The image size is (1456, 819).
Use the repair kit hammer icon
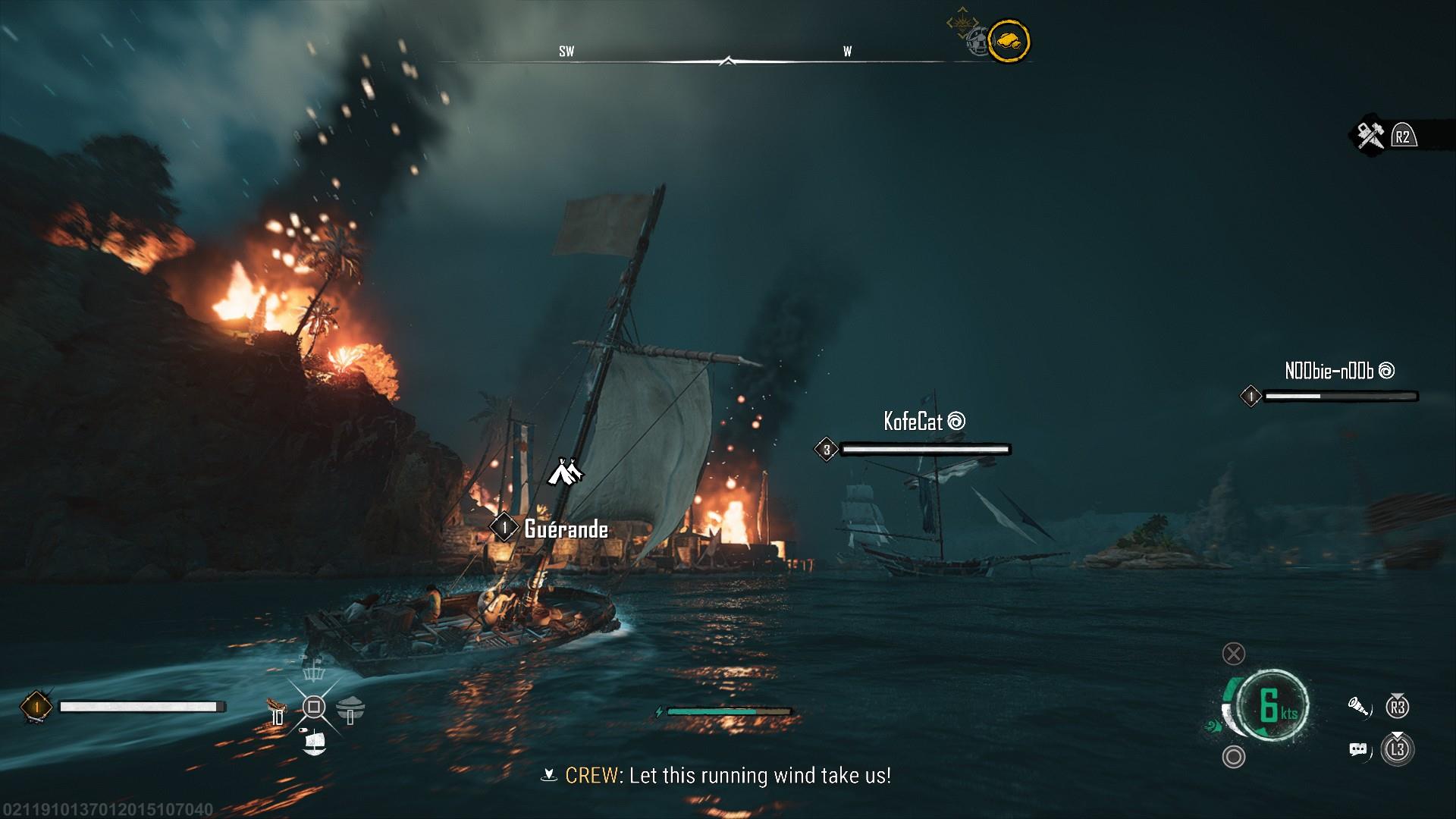click(1370, 136)
